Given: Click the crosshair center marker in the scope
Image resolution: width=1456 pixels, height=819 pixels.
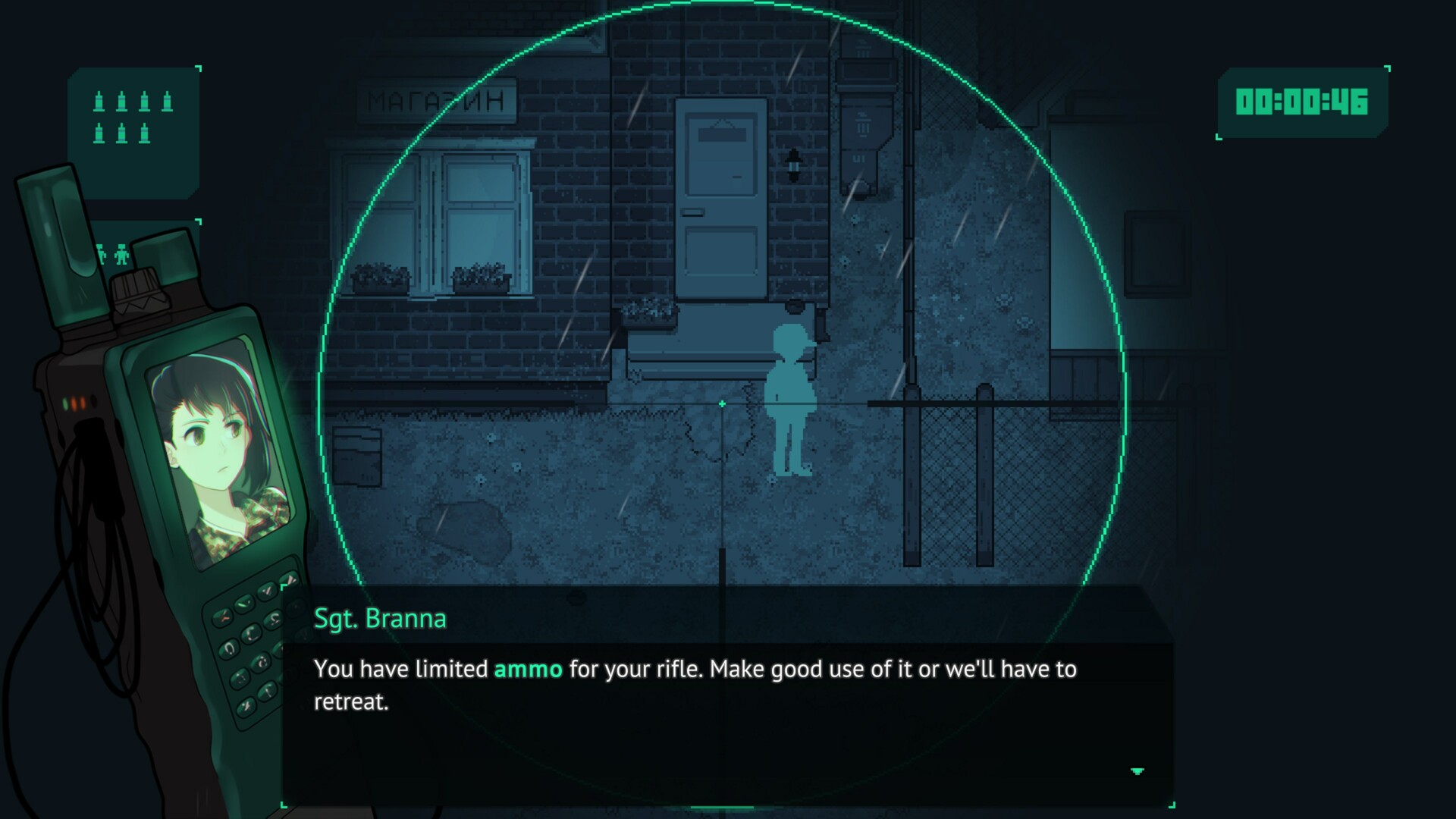Looking at the screenshot, I should click(721, 404).
